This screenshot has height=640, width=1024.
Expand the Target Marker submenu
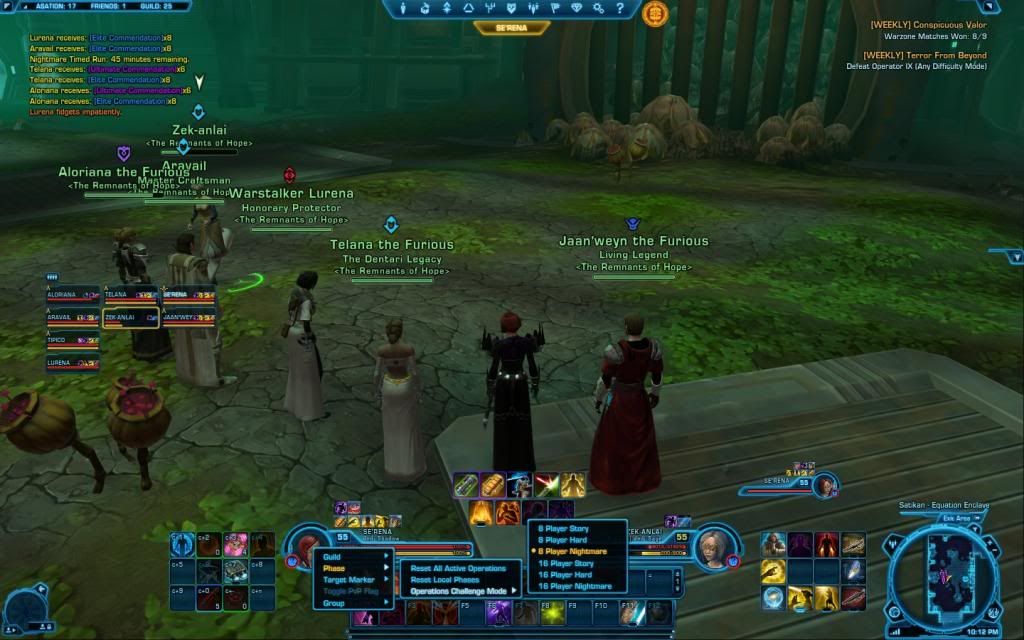(x=352, y=580)
